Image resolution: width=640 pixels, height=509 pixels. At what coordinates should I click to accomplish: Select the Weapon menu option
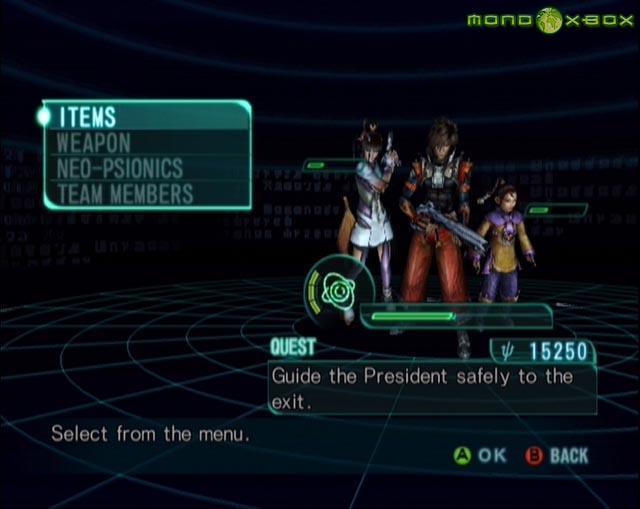click(94, 143)
